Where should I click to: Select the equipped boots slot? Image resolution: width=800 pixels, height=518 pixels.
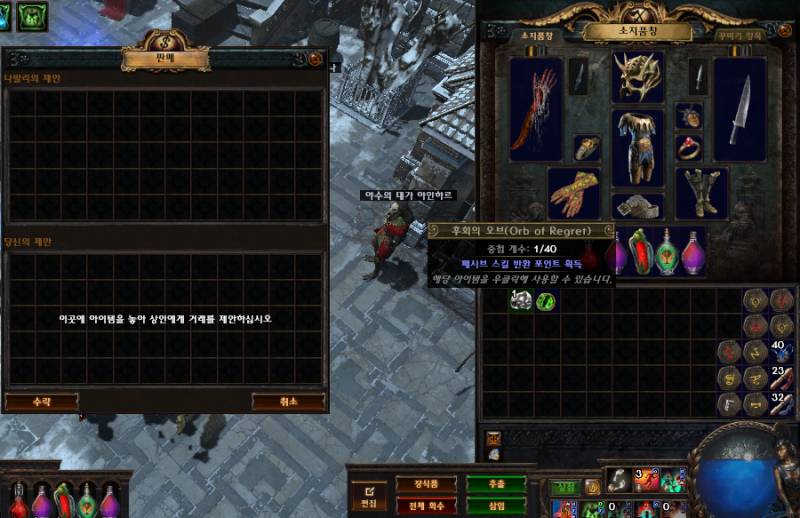coord(703,192)
